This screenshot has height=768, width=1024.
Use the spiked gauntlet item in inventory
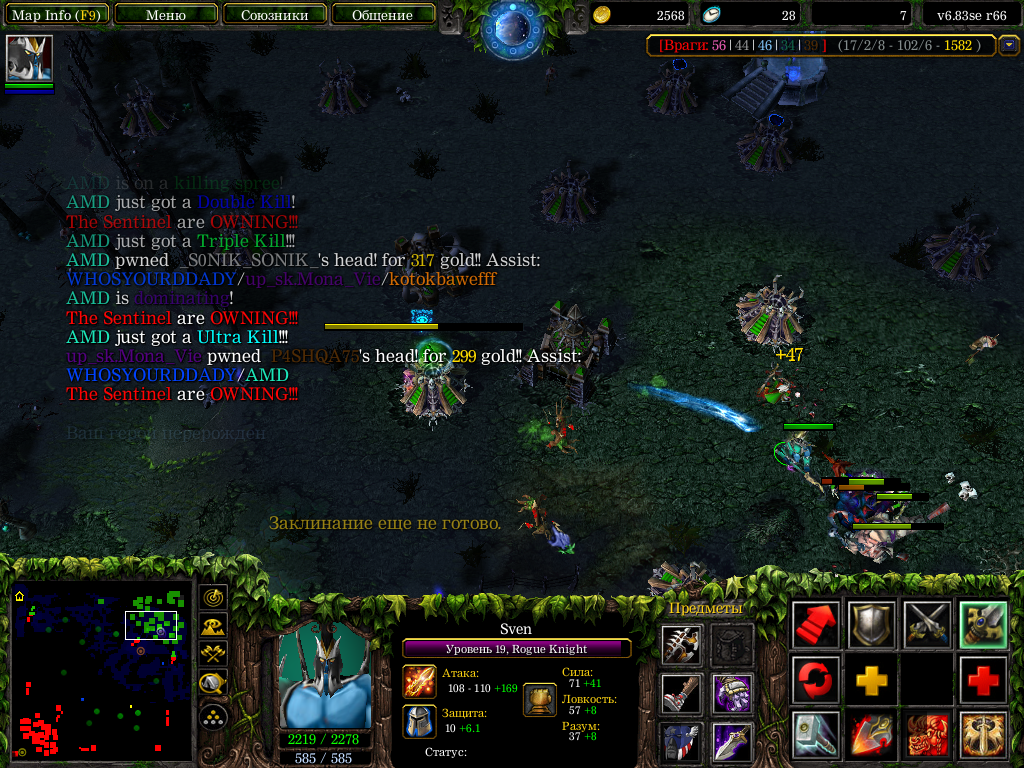(x=680, y=645)
